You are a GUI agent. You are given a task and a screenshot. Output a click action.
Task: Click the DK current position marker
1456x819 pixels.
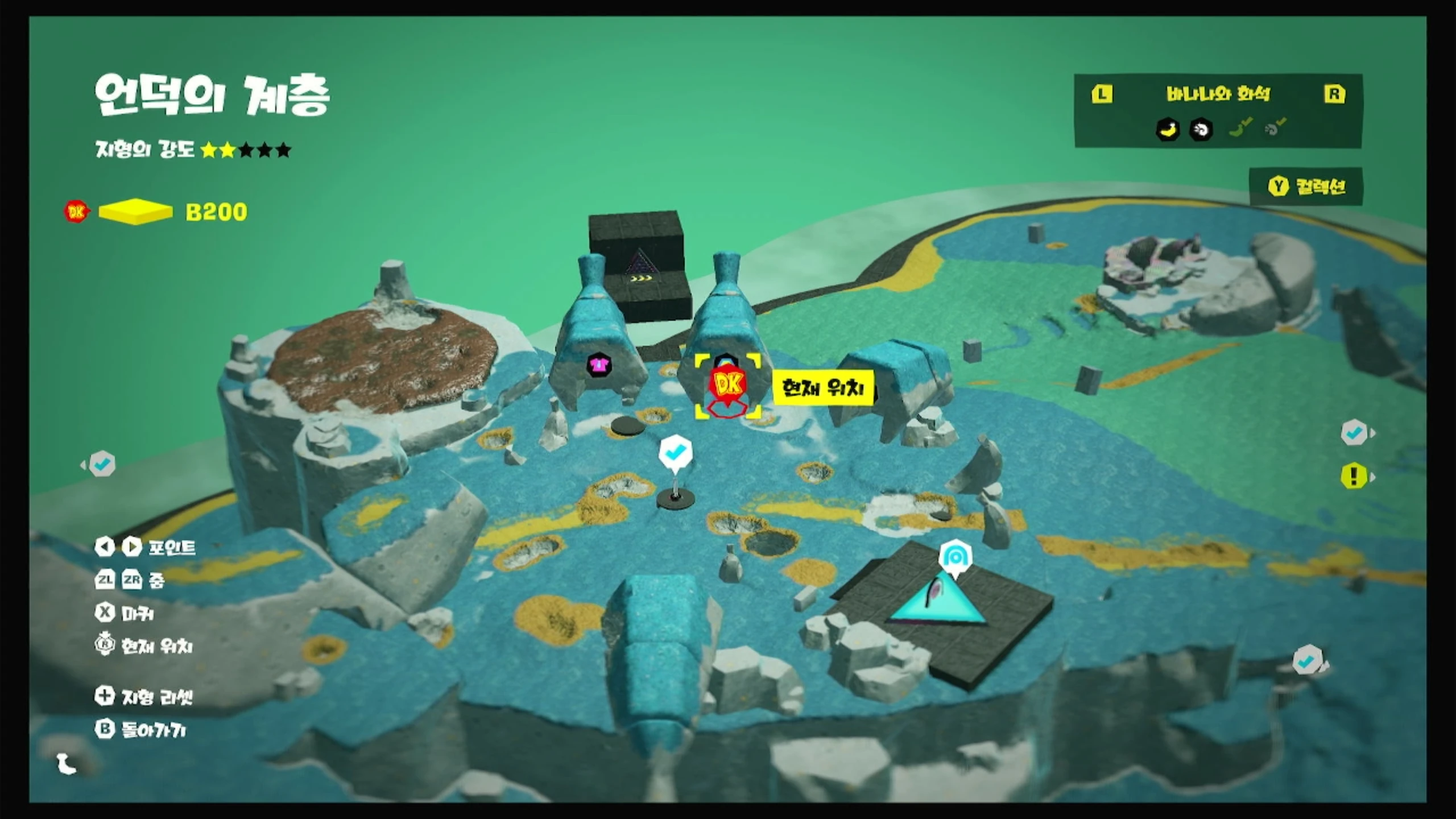[727, 387]
